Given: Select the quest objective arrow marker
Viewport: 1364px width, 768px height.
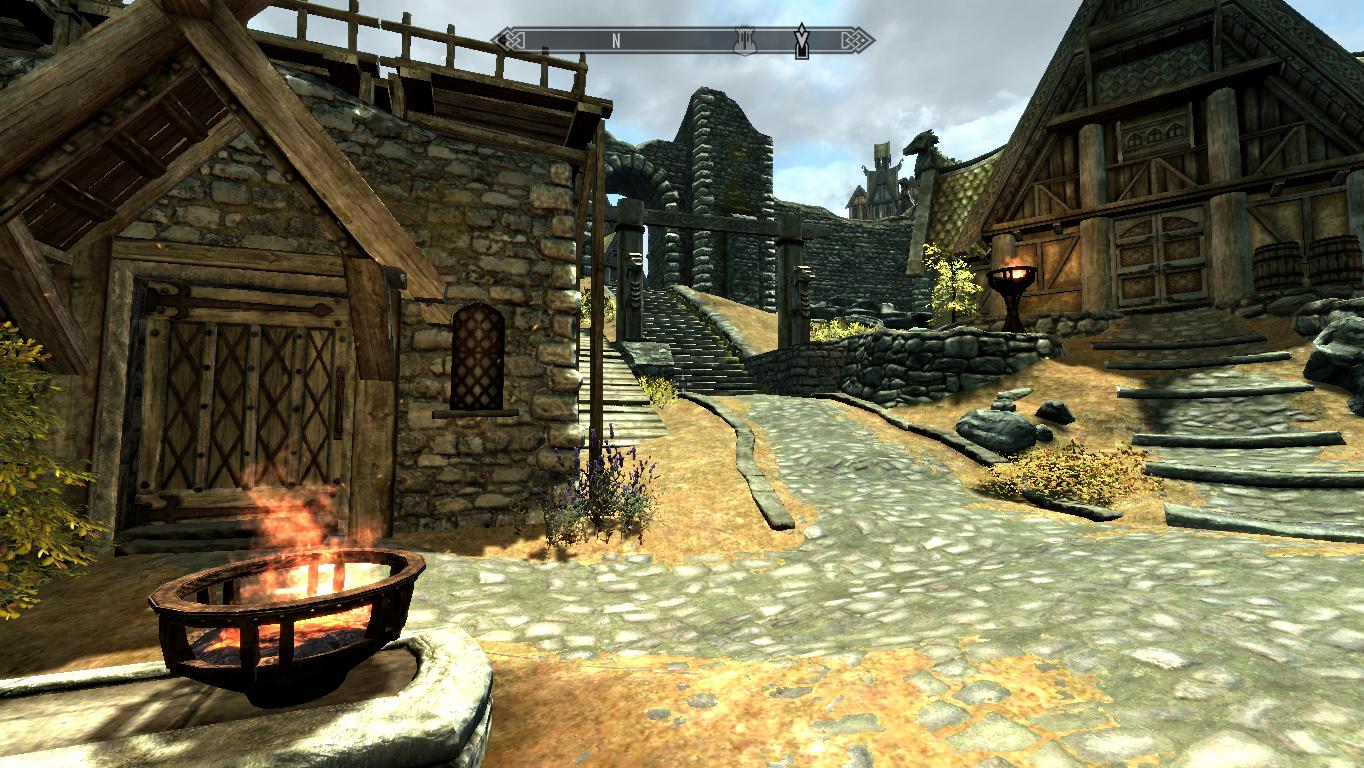Looking at the screenshot, I should tap(801, 41).
